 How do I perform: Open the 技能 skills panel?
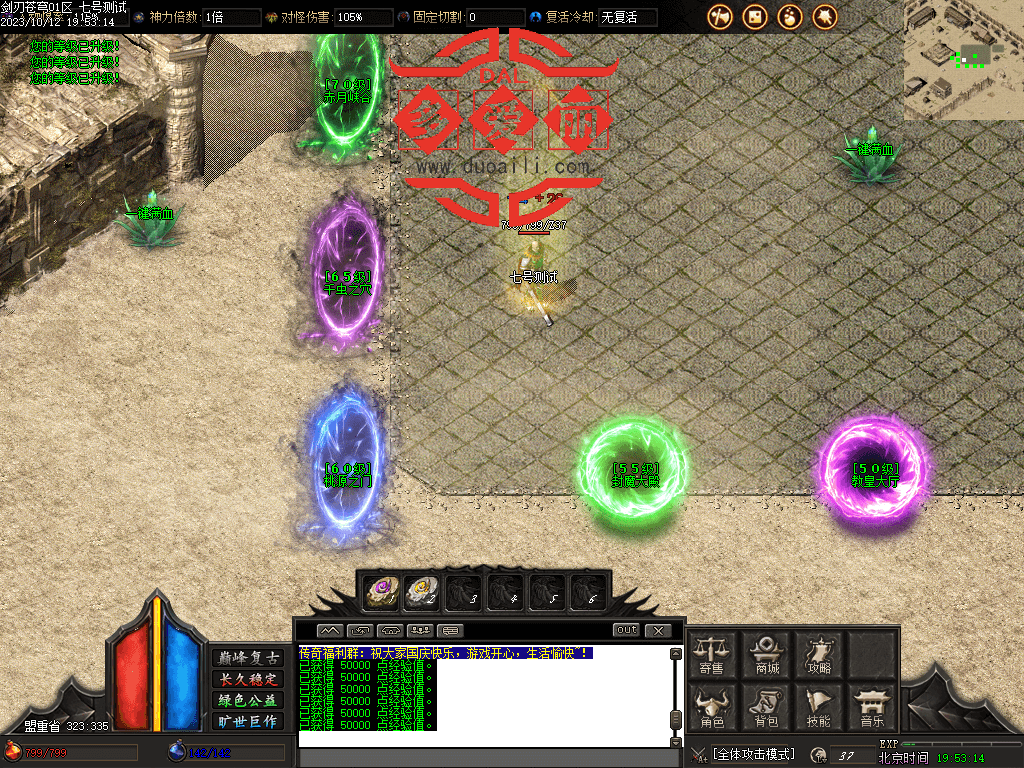[819, 706]
